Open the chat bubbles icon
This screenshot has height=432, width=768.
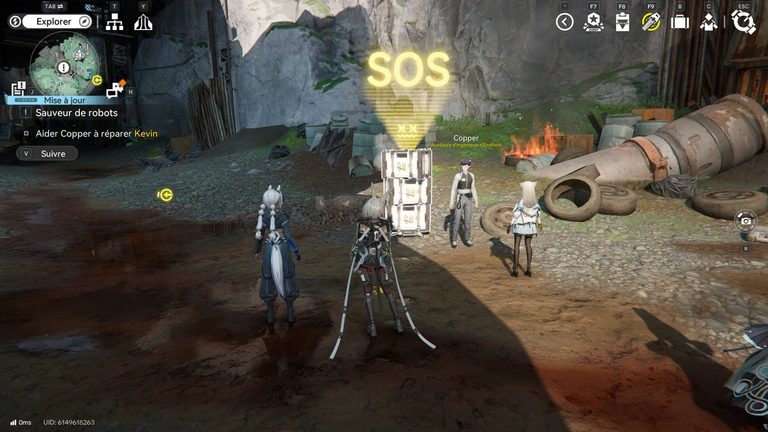click(x=114, y=90)
